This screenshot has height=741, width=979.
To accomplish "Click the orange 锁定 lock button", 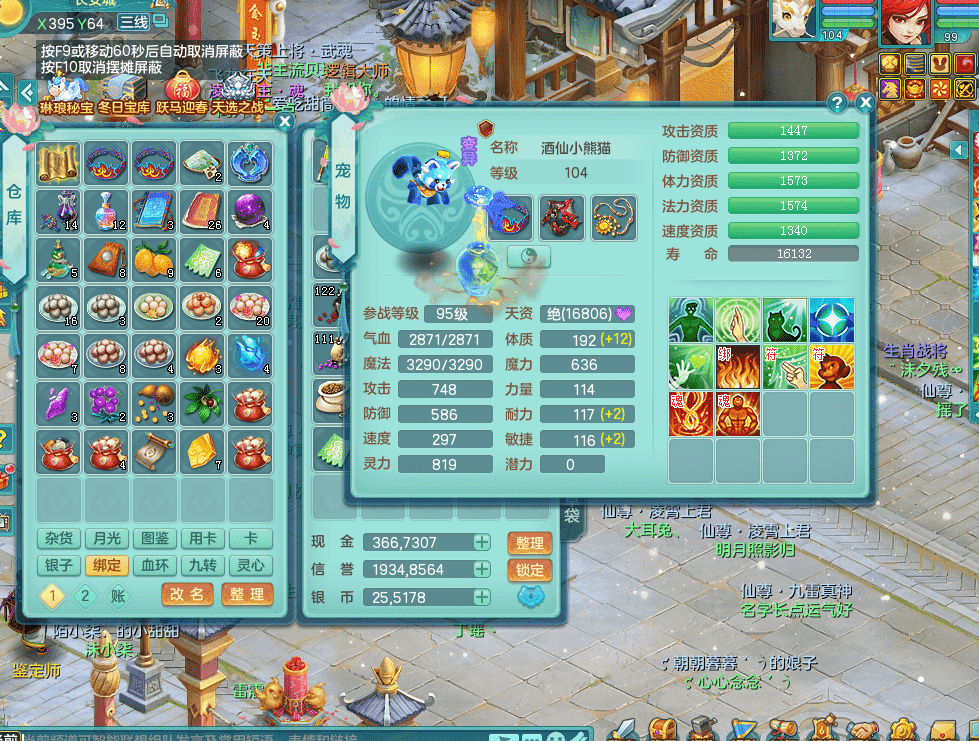I will 530,569.
